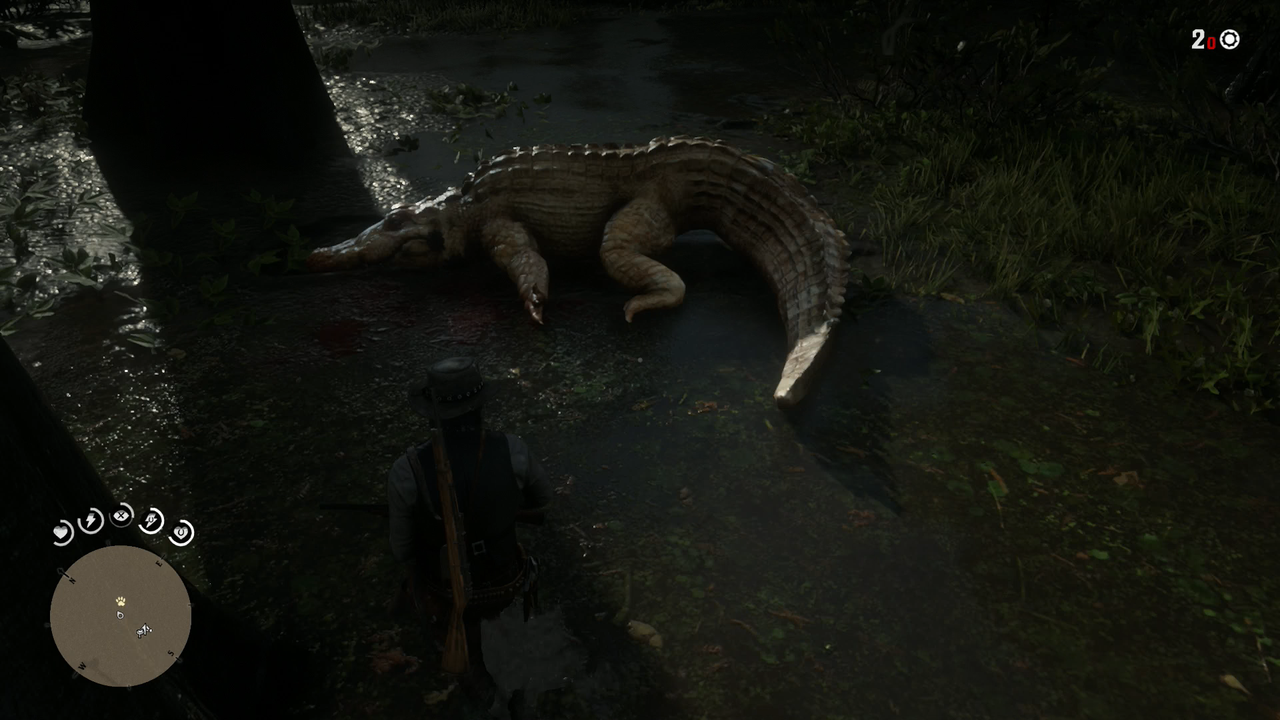The image size is (1280, 720).
Task: Select the horse stamina core icon
Action: pos(151,521)
